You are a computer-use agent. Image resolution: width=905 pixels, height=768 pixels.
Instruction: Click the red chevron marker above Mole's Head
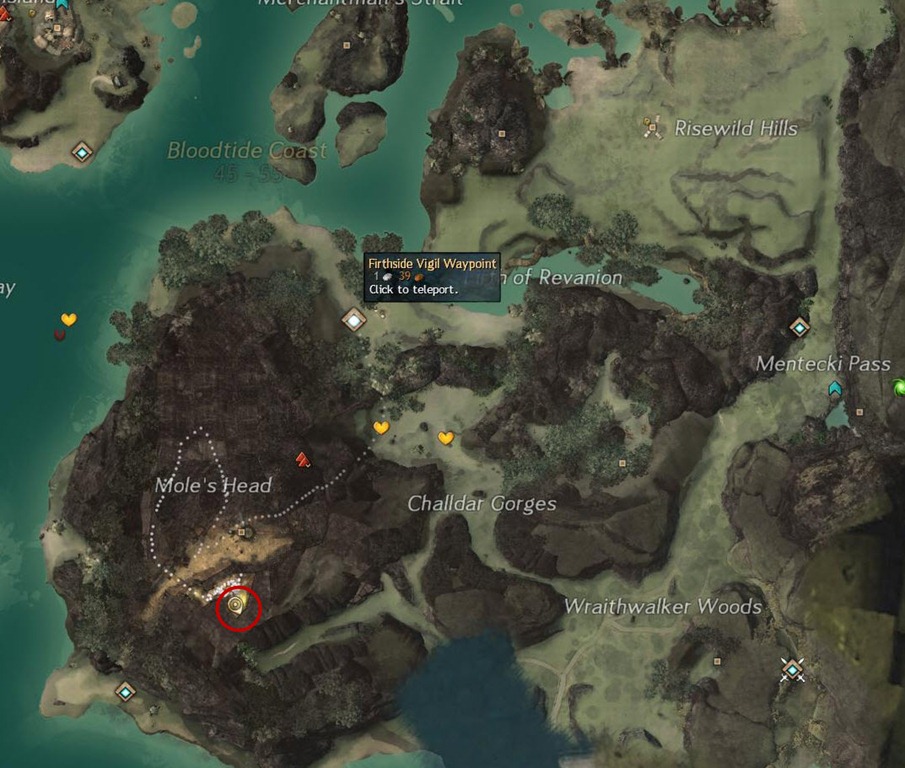(x=303, y=459)
